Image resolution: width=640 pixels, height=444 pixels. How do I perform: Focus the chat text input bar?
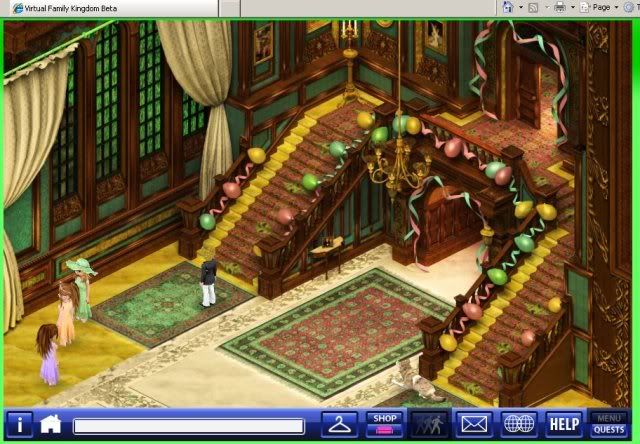point(188,425)
